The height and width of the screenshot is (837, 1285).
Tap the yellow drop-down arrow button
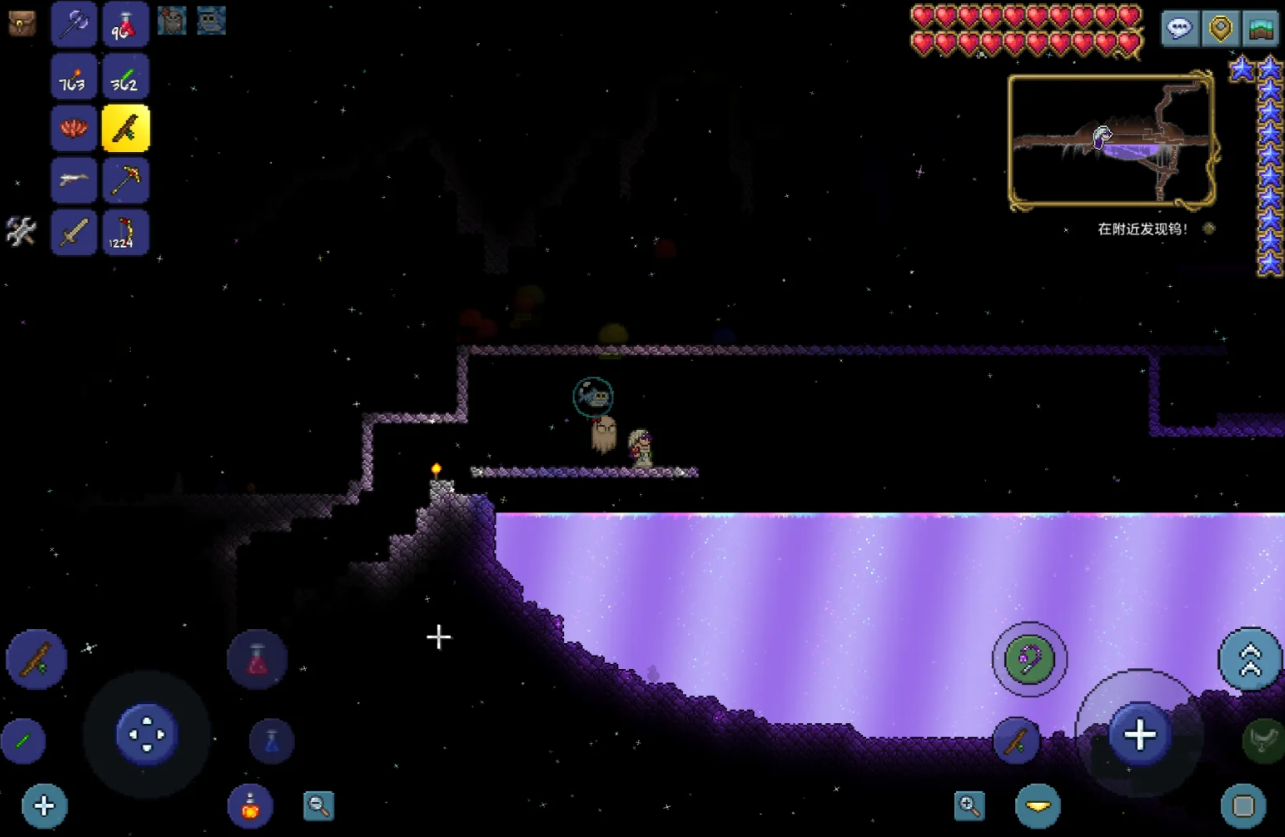pyautogui.click(x=1038, y=806)
